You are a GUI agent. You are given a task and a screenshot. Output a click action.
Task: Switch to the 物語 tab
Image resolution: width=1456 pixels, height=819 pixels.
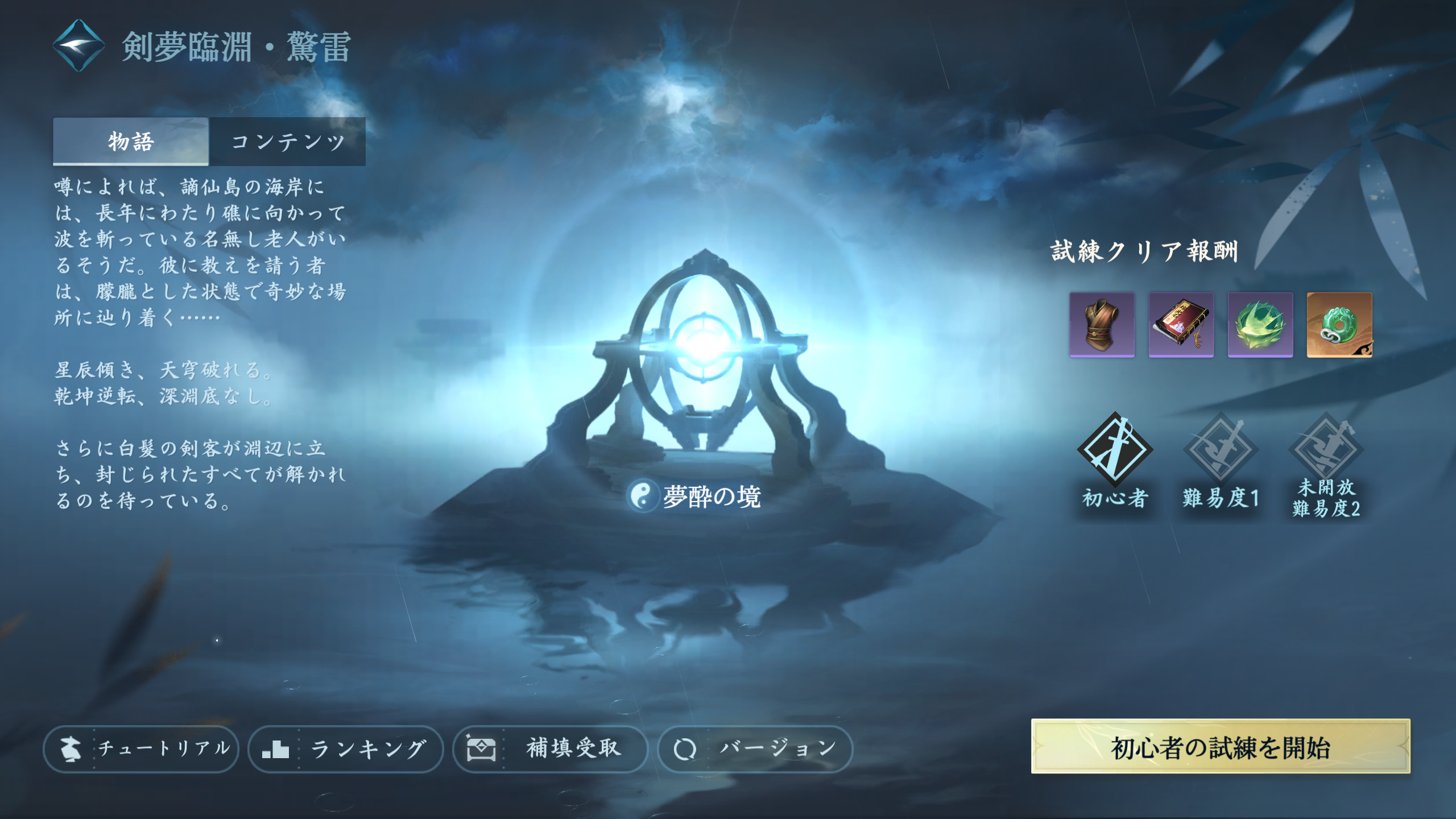click(x=131, y=141)
